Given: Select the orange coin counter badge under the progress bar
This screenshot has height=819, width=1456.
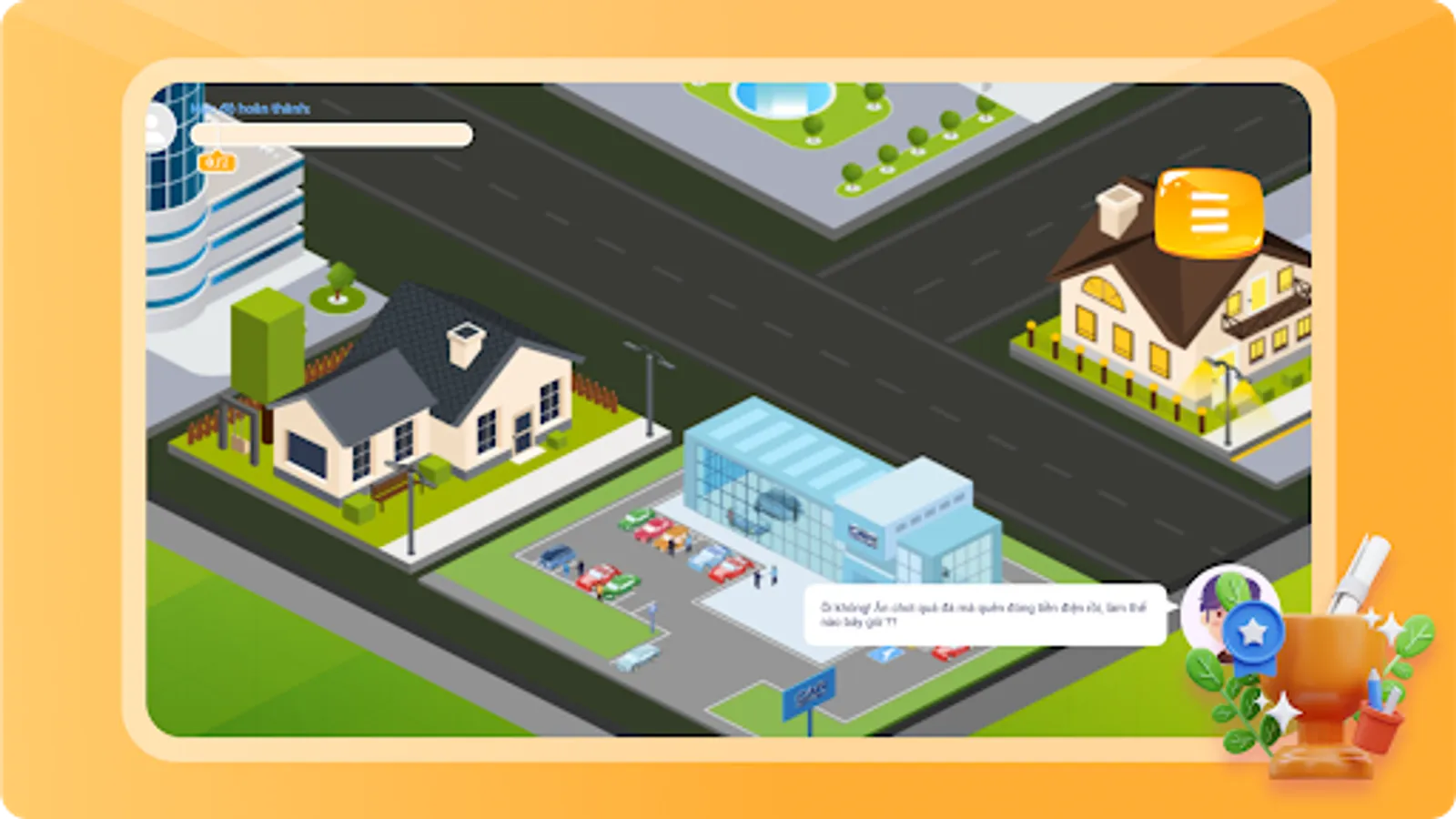Looking at the screenshot, I should (216, 163).
